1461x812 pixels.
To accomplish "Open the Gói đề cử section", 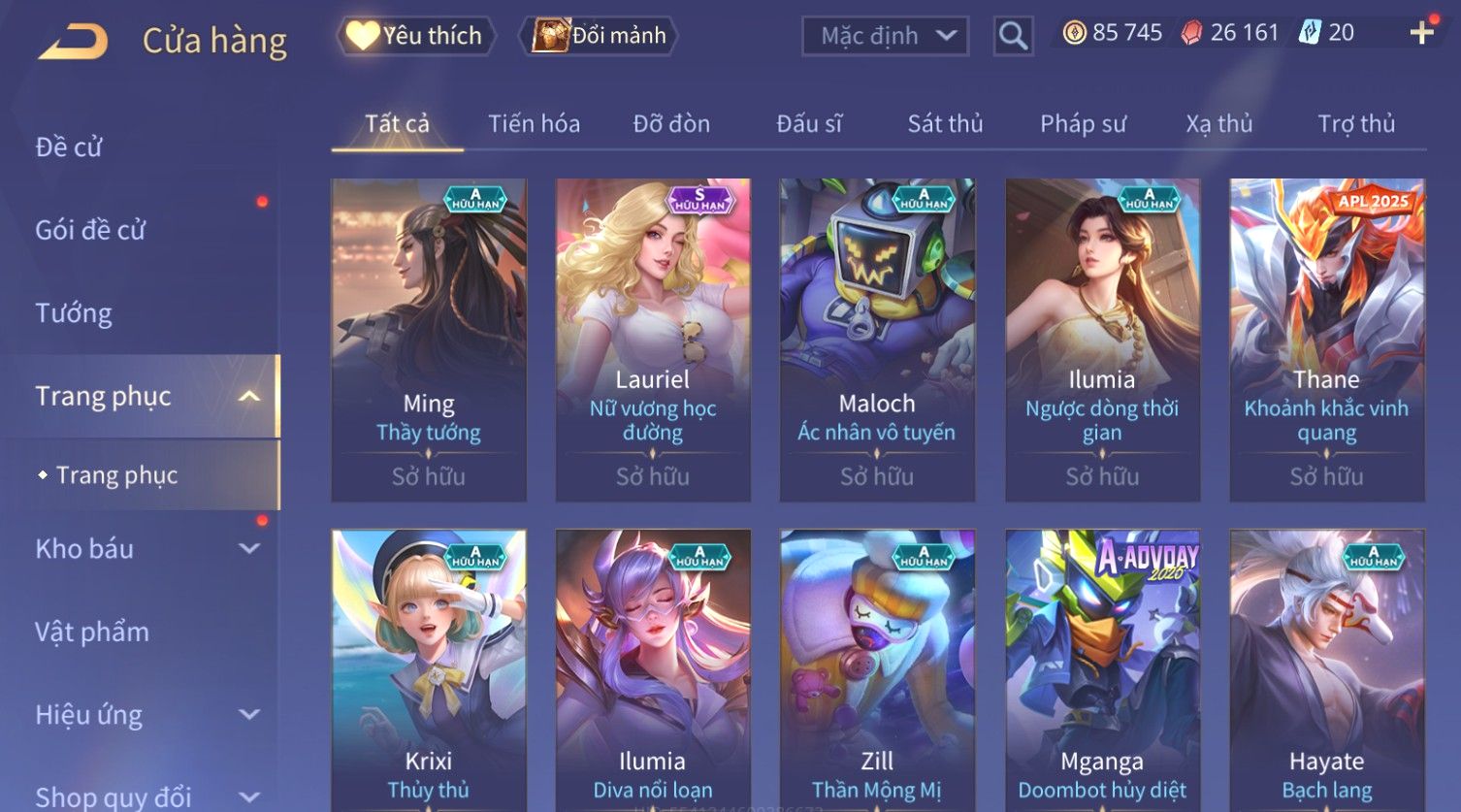I will click(x=90, y=230).
